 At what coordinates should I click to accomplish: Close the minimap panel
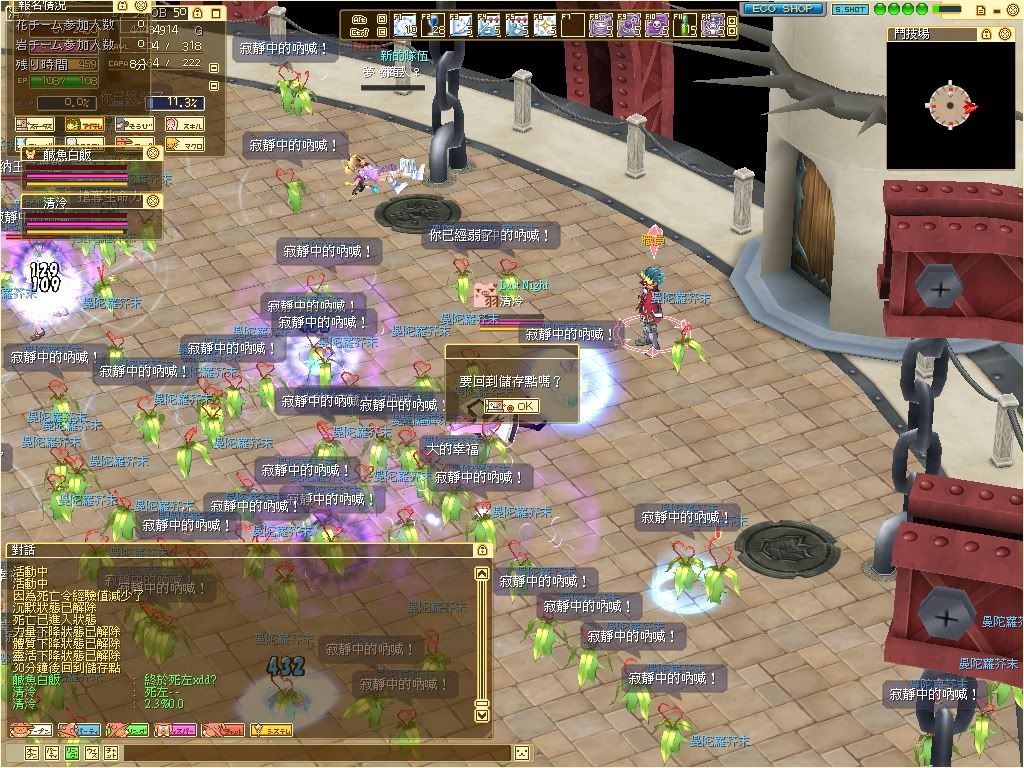1007,33
